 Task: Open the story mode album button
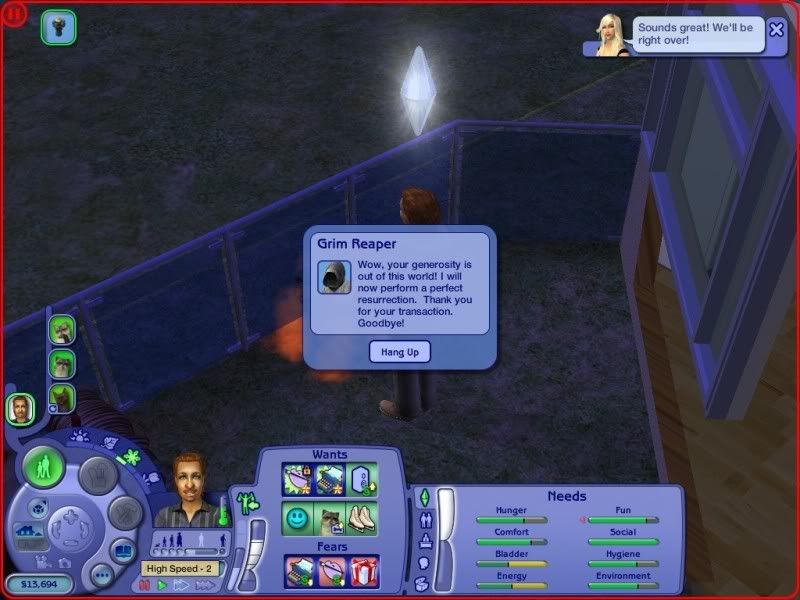[x=123, y=551]
